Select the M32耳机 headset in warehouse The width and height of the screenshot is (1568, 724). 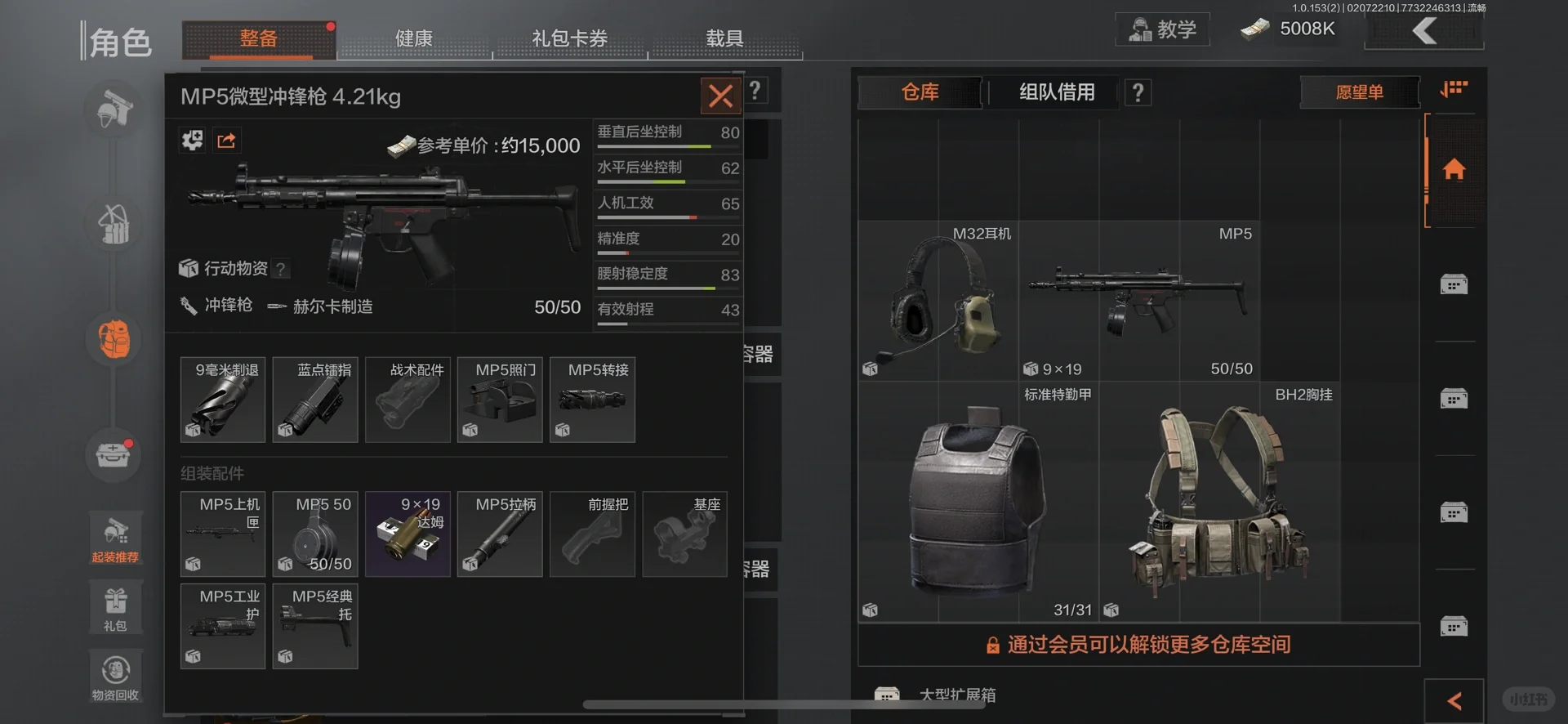[x=938, y=301]
